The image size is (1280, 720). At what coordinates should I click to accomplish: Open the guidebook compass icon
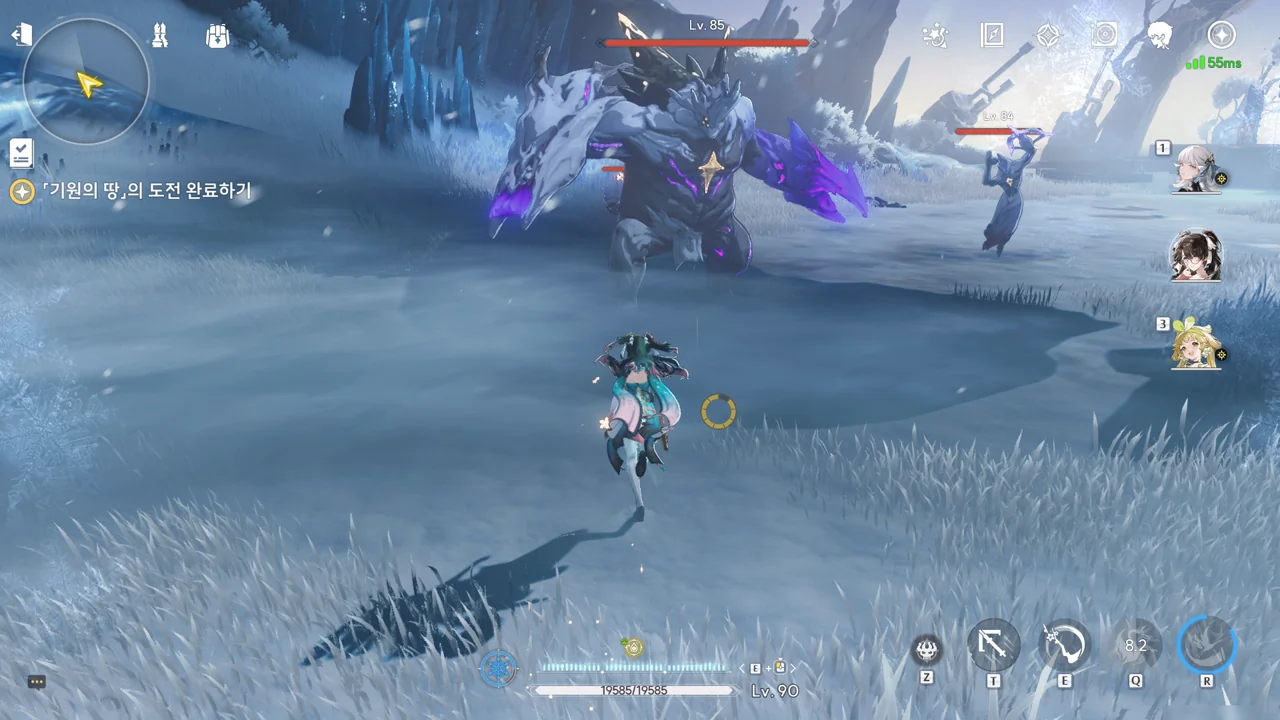click(x=991, y=36)
